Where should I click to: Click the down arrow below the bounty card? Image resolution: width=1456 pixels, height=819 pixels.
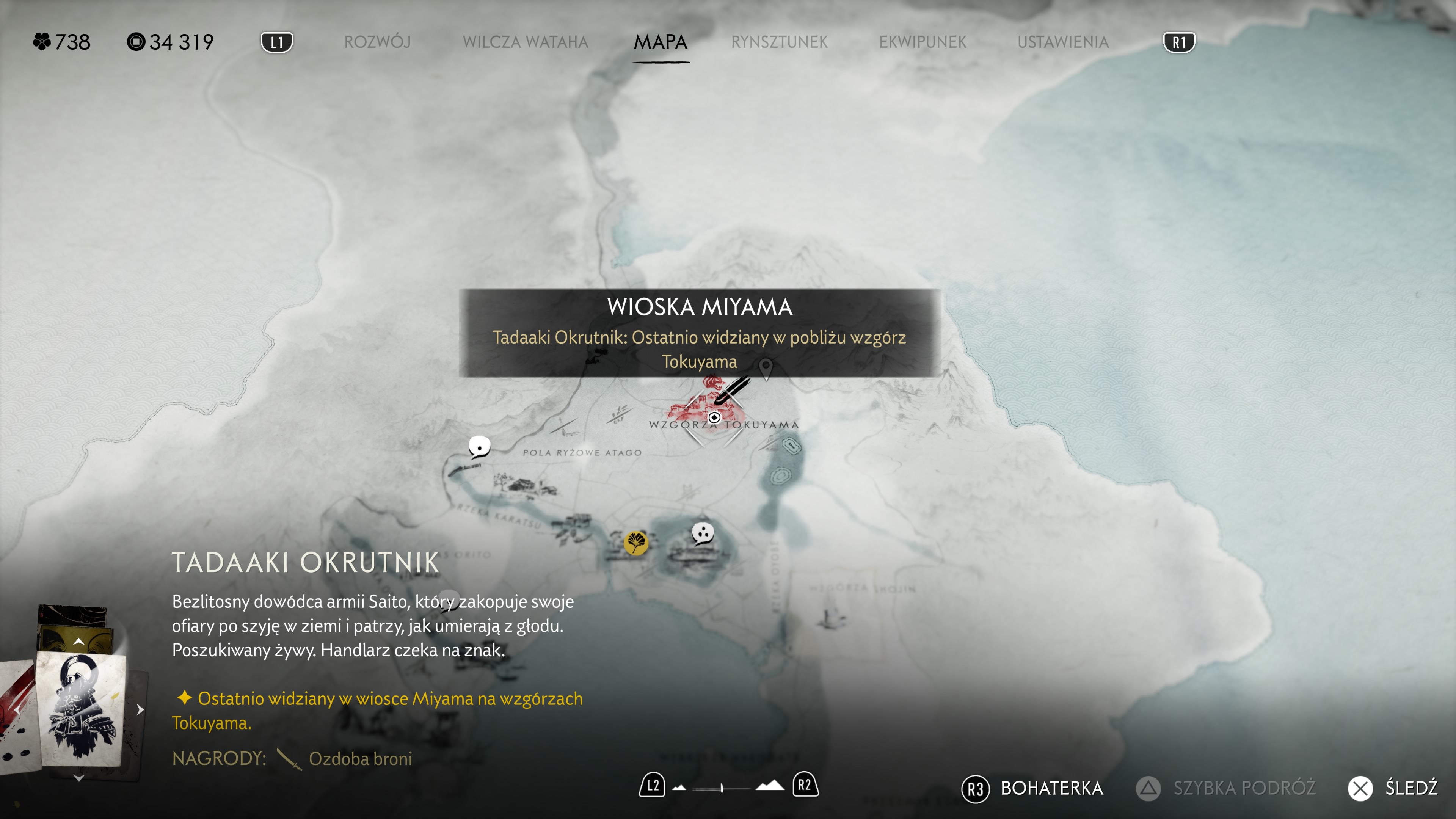pos(78,778)
